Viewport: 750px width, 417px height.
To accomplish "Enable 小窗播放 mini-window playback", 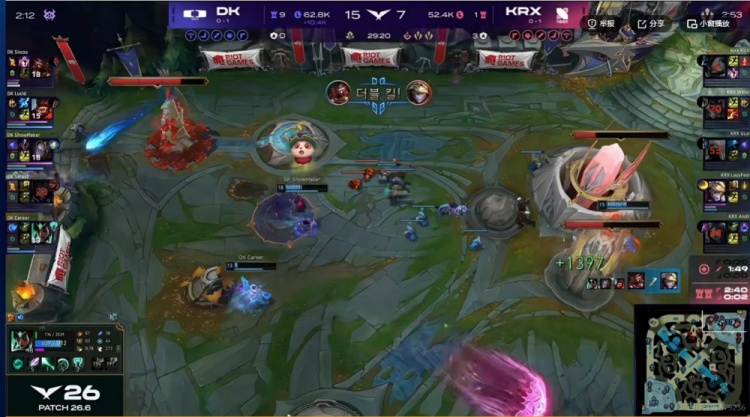I will (712, 23).
